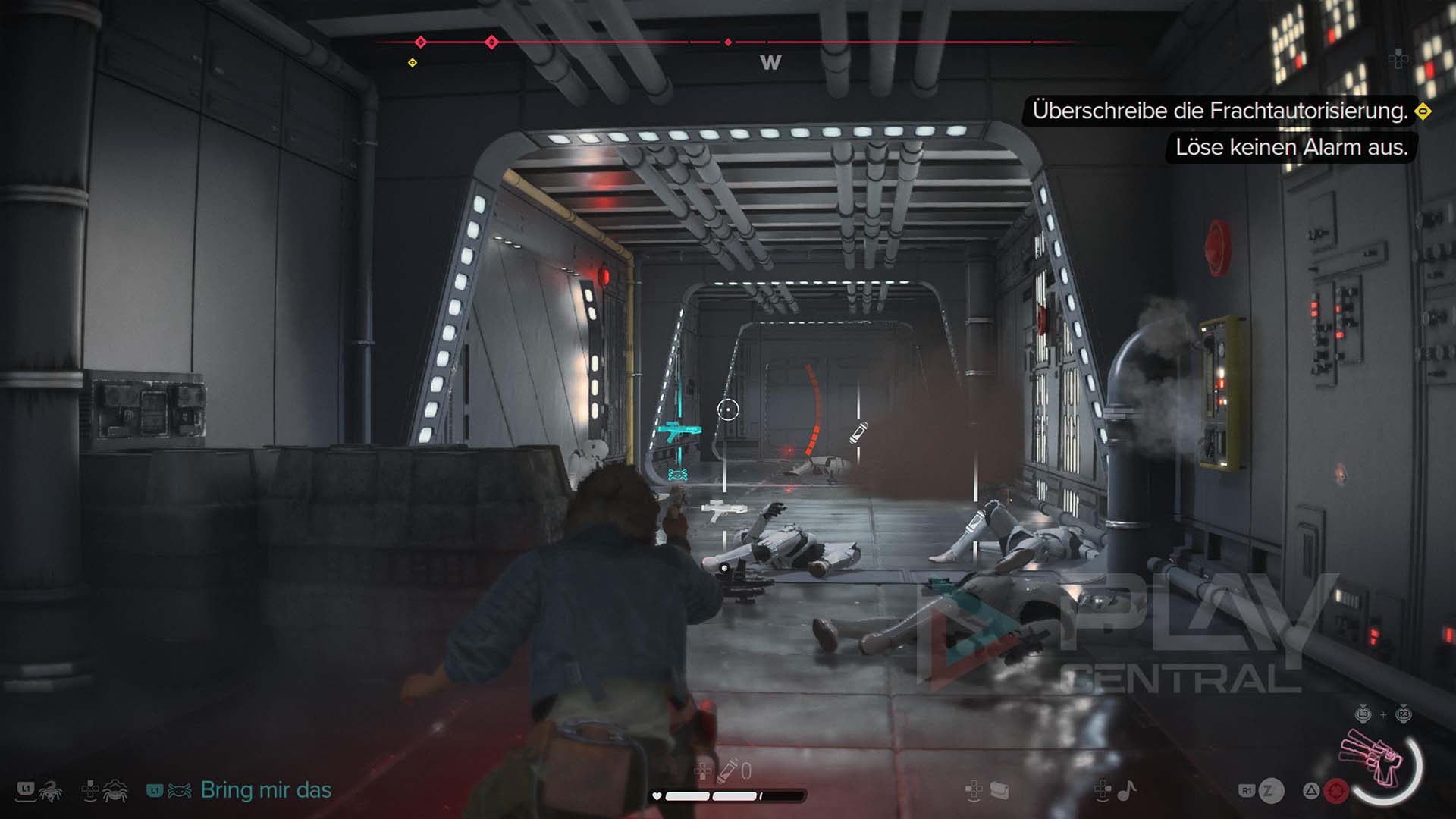The image size is (1456, 819).
Task: Trigger the grey Z stun shot icon
Action: [1271, 791]
